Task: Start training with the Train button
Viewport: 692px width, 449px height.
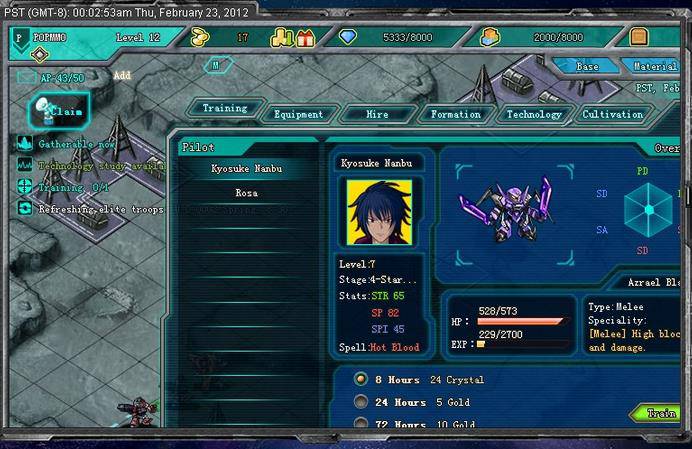Action: click(x=661, y=413)
